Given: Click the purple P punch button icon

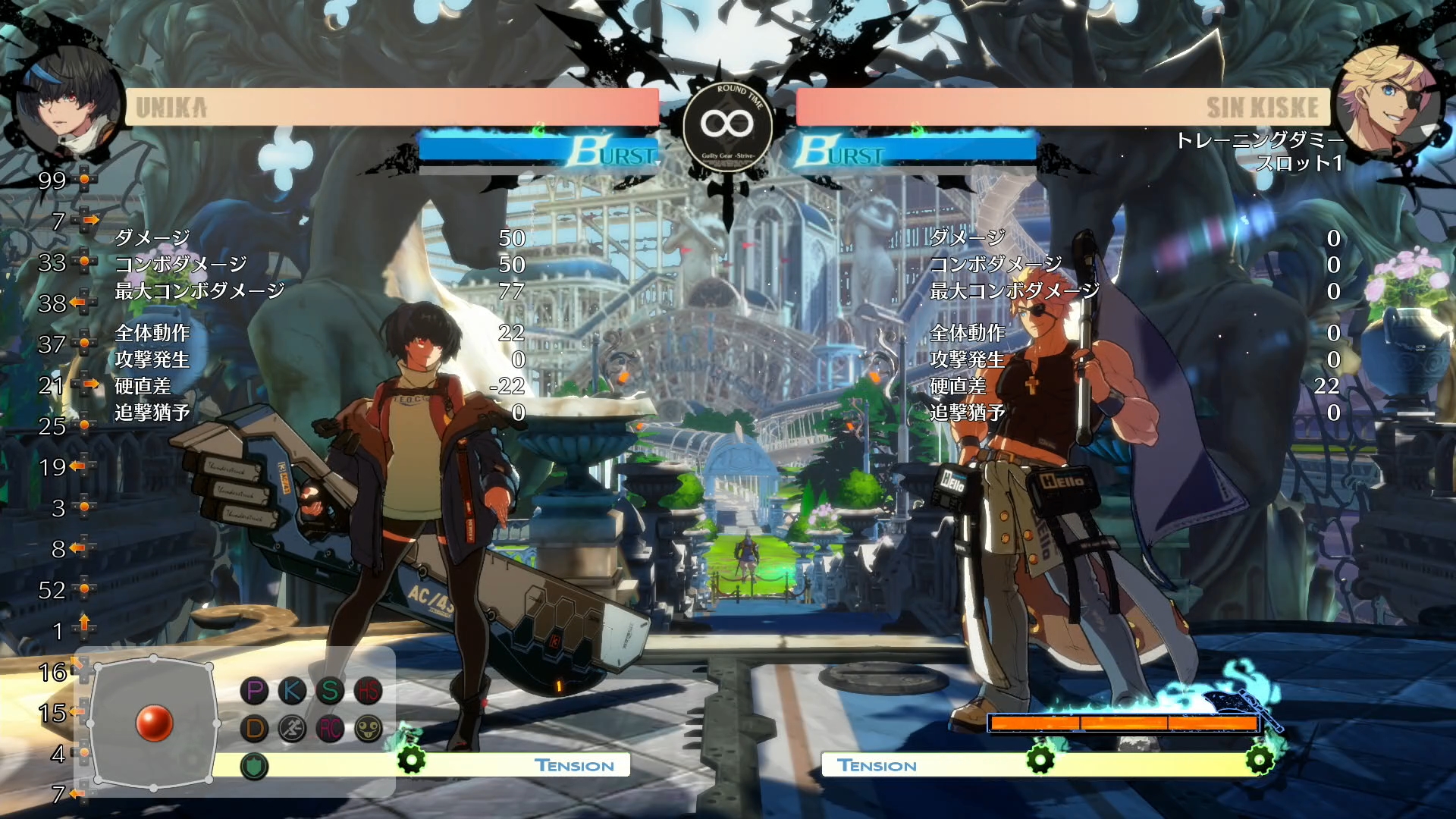Looking at the screenshot, I should [x=255, y=690].
